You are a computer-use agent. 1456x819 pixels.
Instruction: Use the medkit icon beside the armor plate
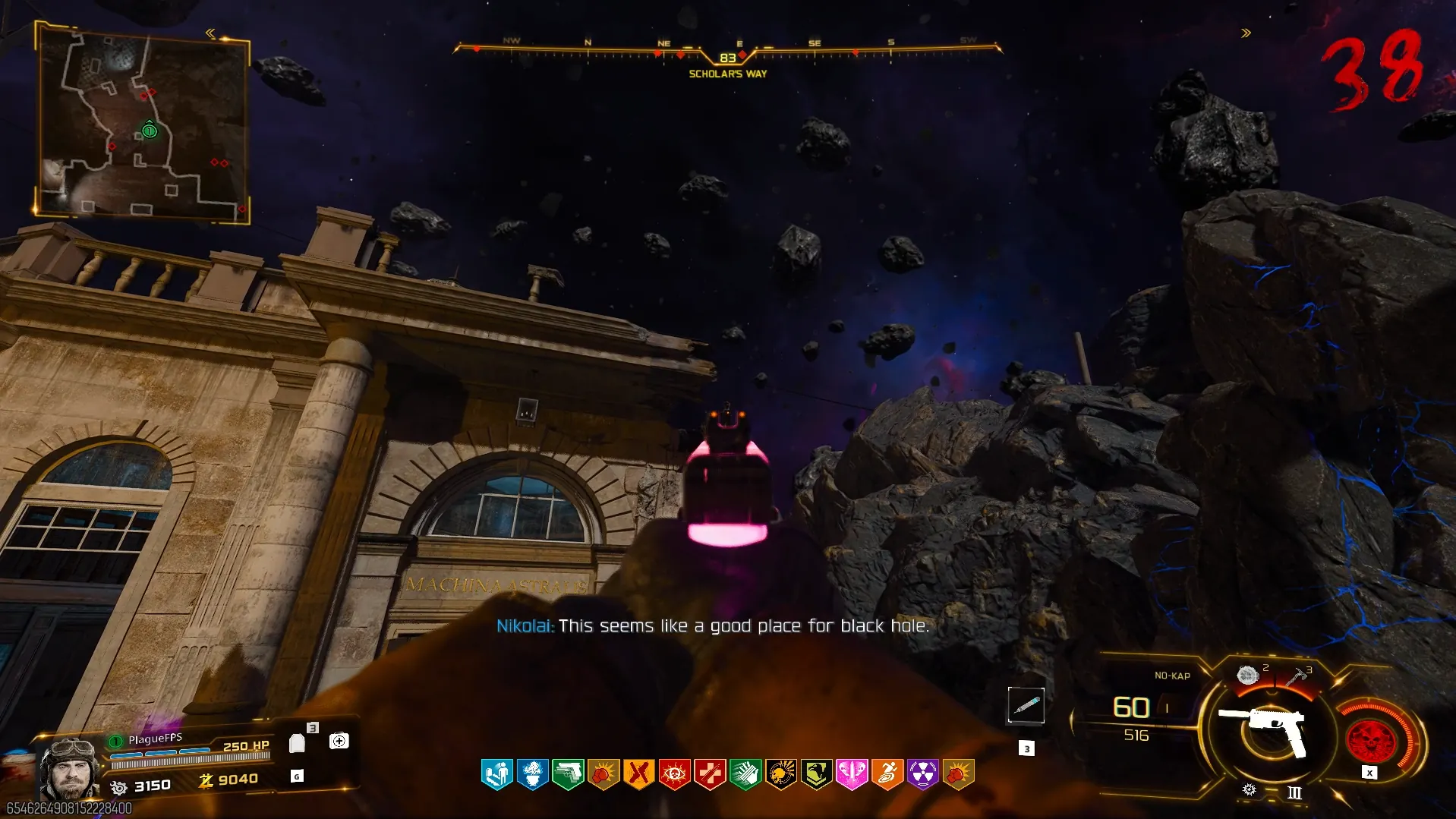[339, 741]
